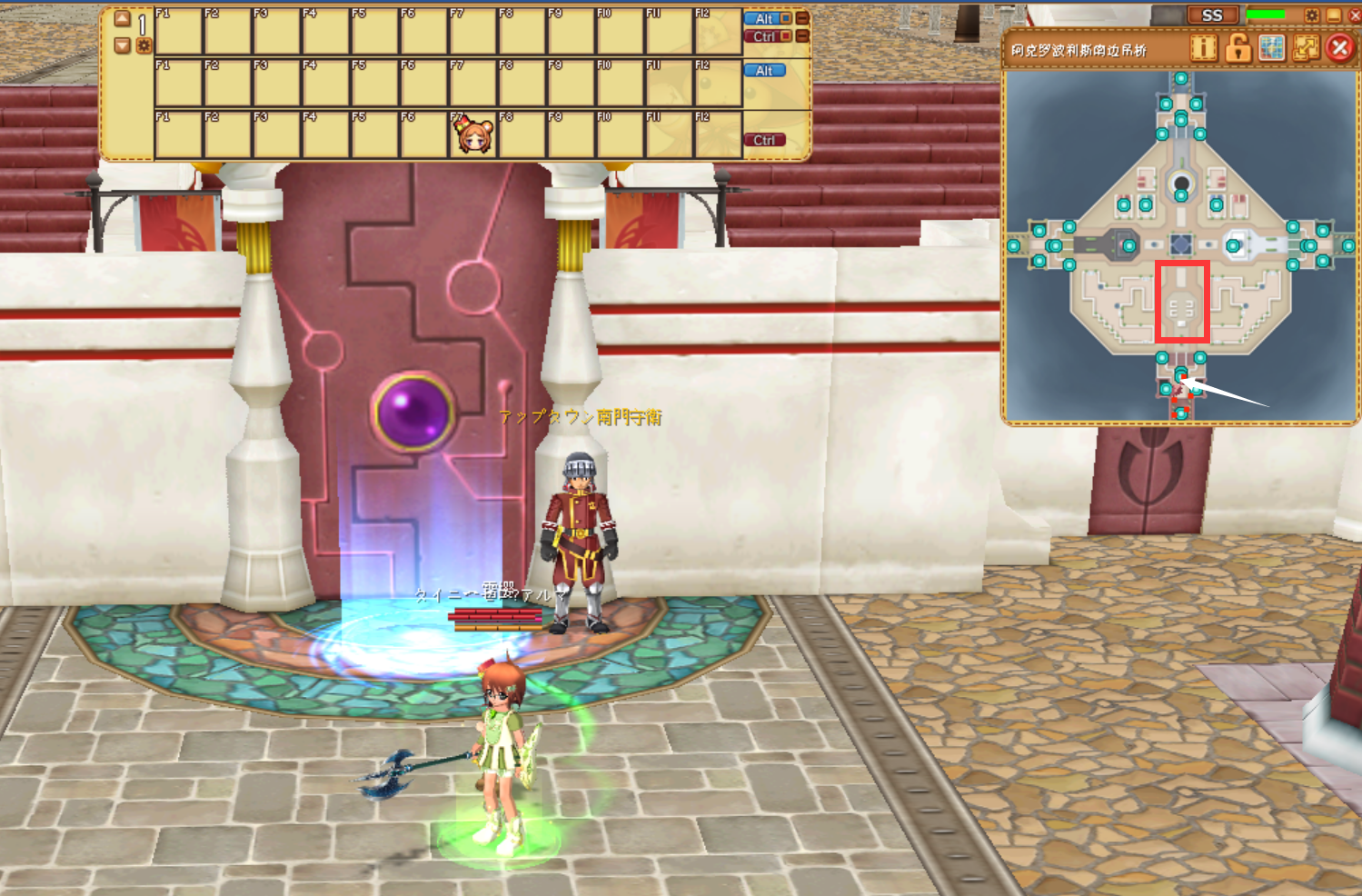Minimize using the underscore button at top right
Screen dimensions: 1362x896
click(x=1333, y=15)
